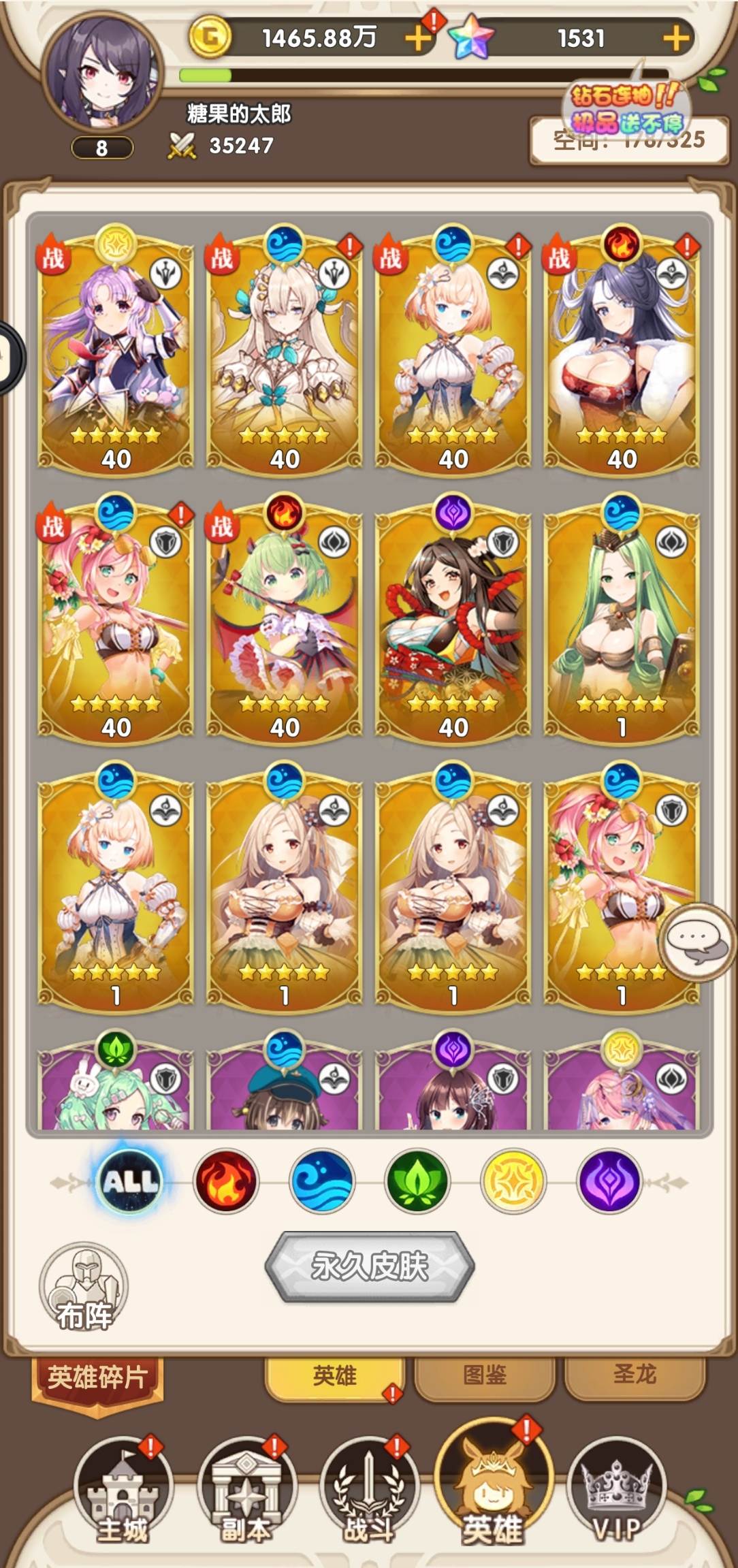Open the 主城 main city menu
738x1568 pixels.
click(x=123, y=1490)
